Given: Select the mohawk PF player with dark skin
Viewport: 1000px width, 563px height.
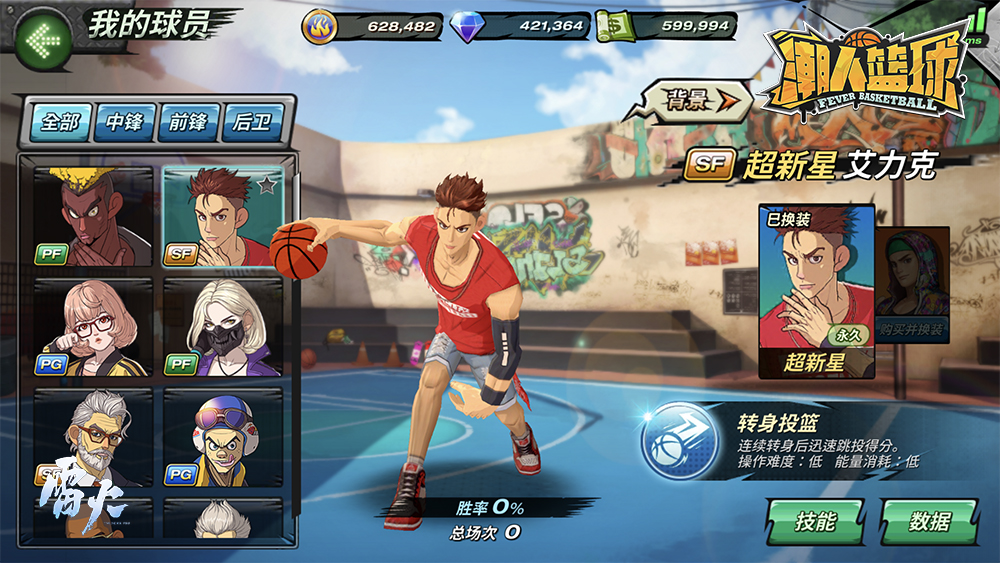Looking at the screenshot, I should tap(93, 217).
